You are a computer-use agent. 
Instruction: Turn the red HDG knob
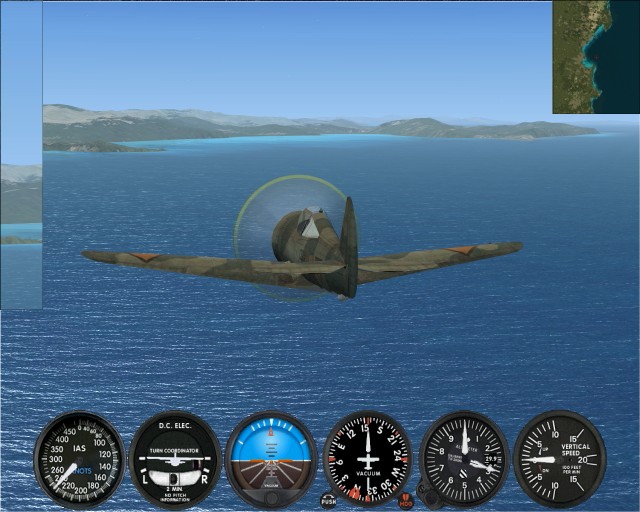point(405,499)
